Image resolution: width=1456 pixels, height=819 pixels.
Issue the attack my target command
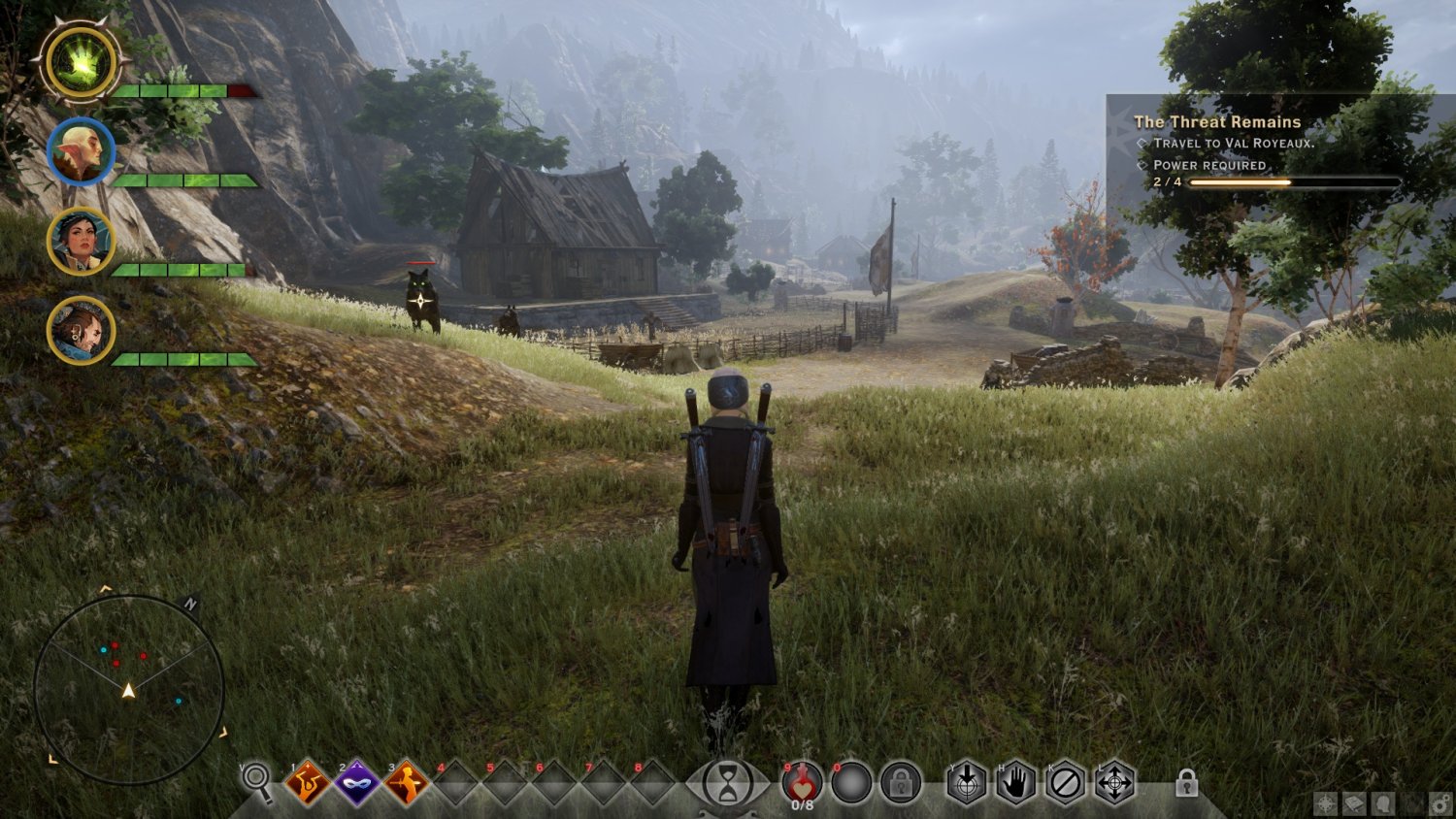click(967, 782)
